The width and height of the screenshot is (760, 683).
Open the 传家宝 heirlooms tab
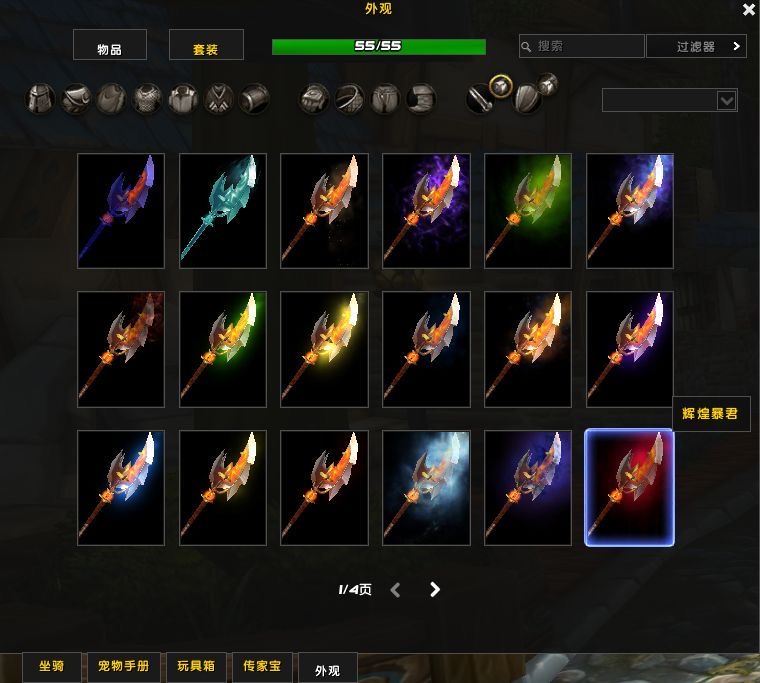(263, 667)
